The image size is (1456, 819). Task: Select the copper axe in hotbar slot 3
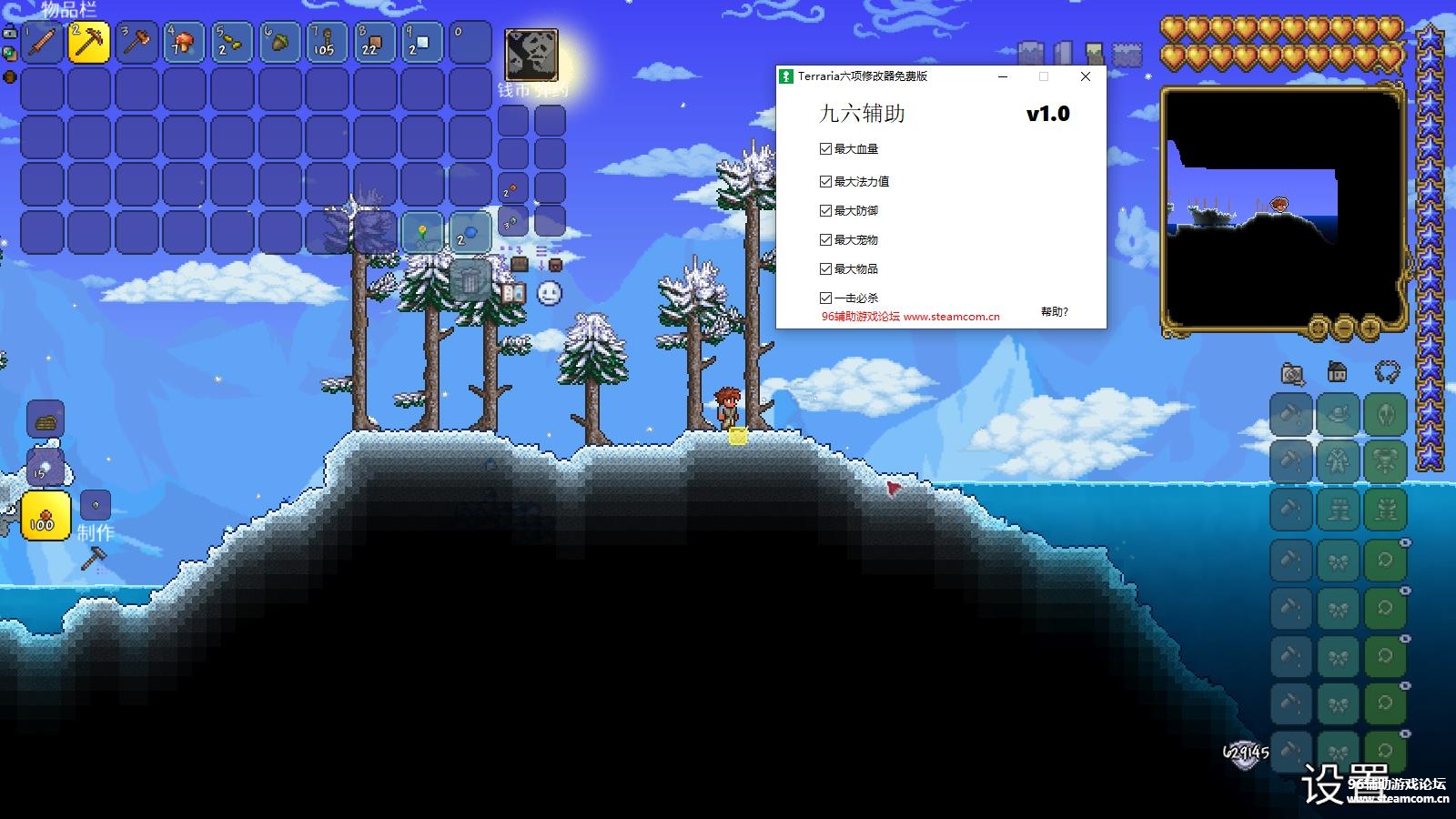click(x=135, y=42)
